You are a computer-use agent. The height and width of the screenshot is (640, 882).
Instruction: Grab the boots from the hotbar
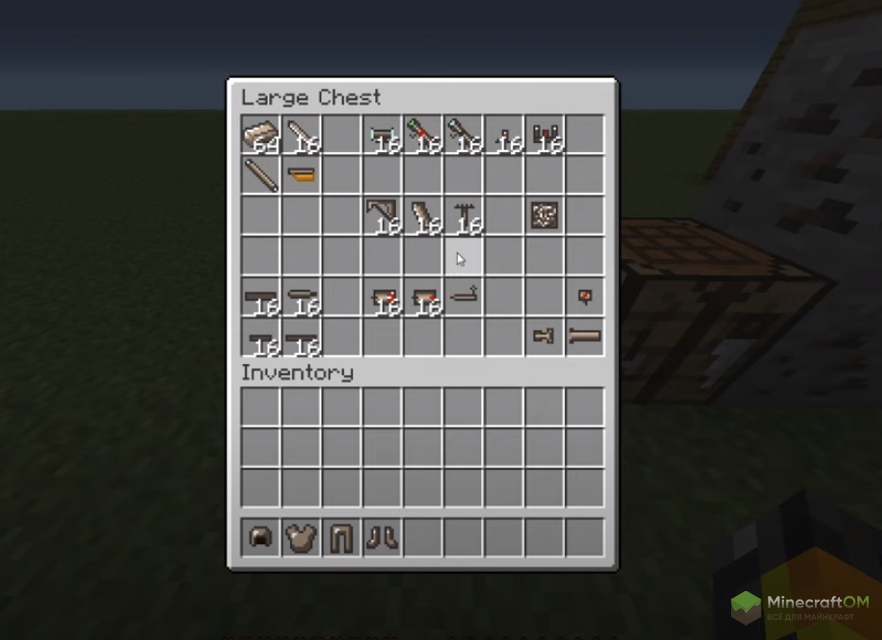[382, 538]
